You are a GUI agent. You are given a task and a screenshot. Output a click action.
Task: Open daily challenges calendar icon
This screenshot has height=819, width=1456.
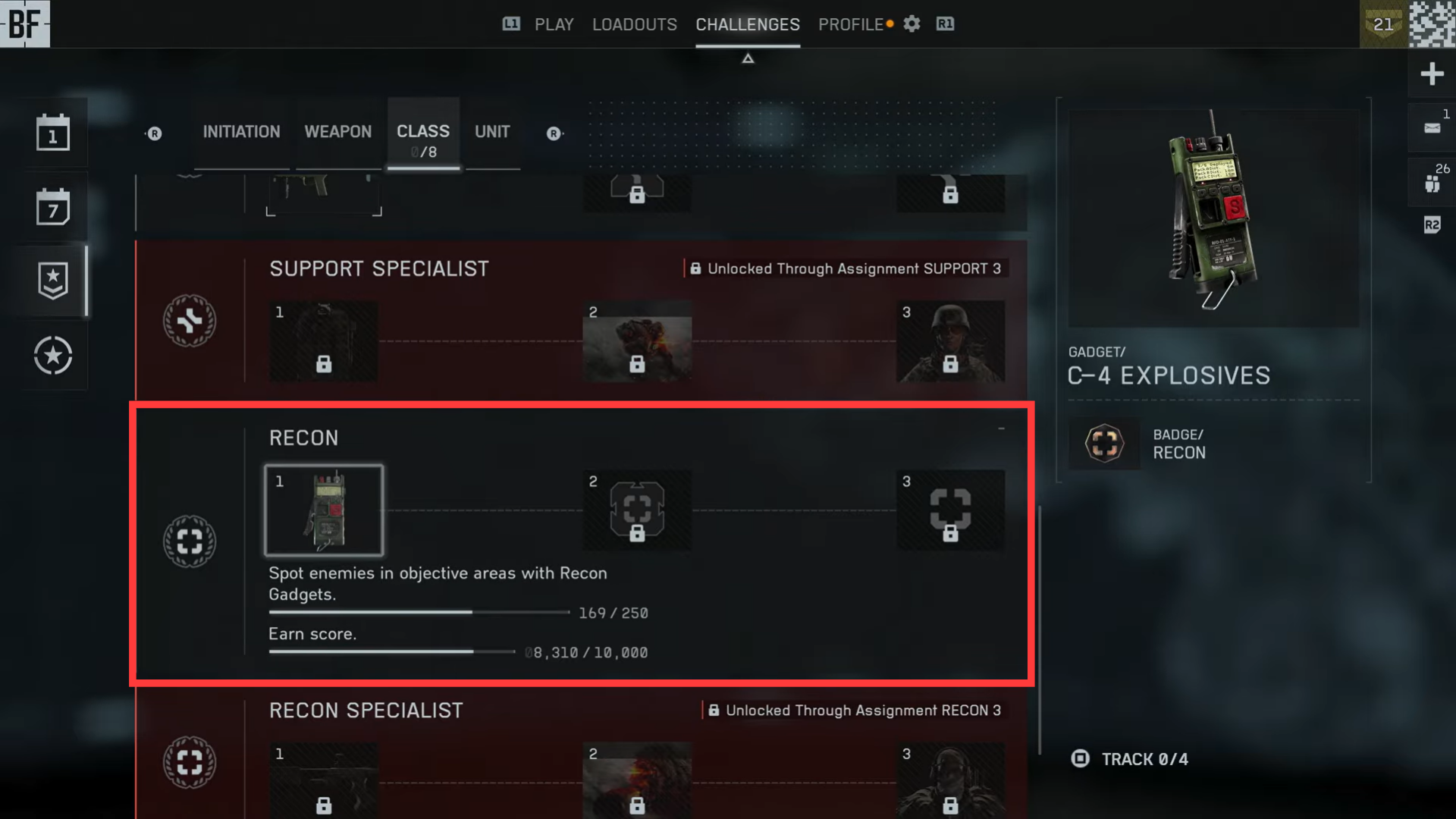53,133
